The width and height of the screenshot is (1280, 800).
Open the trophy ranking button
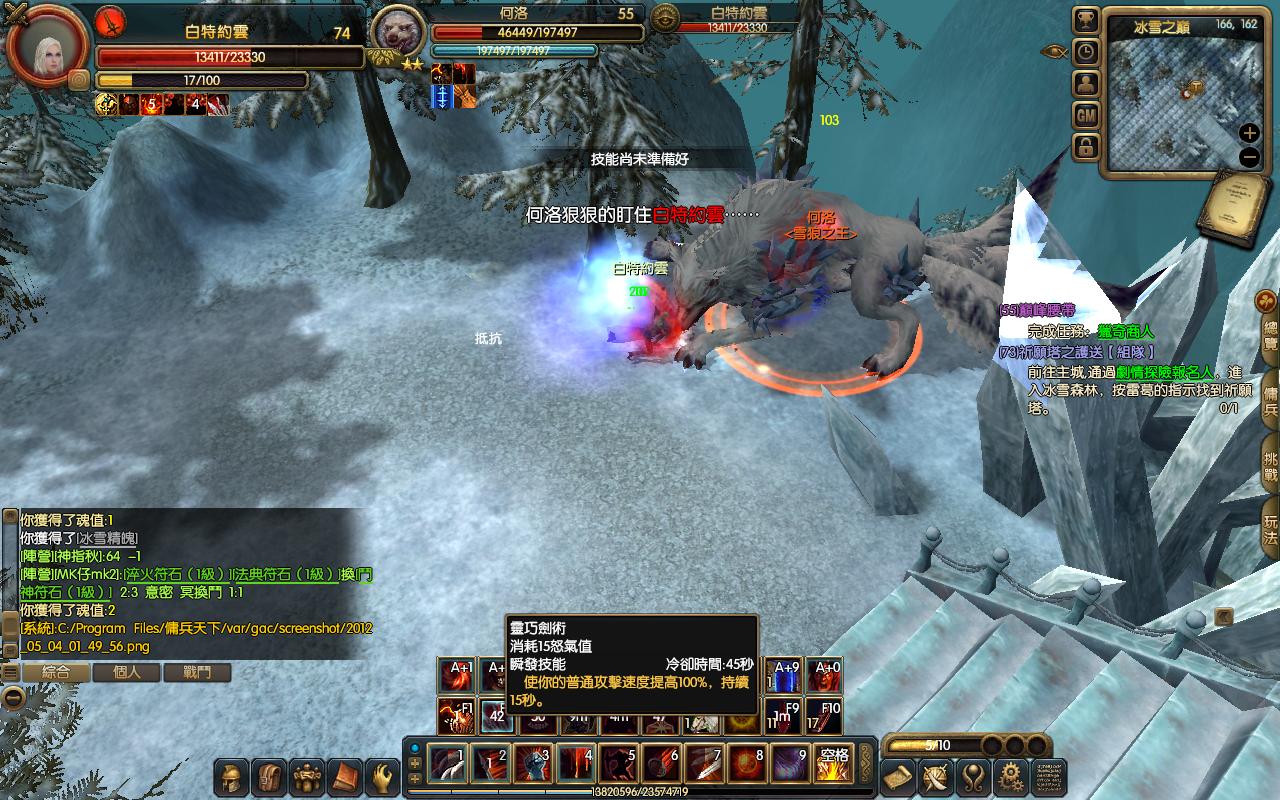click(1086, 20)
